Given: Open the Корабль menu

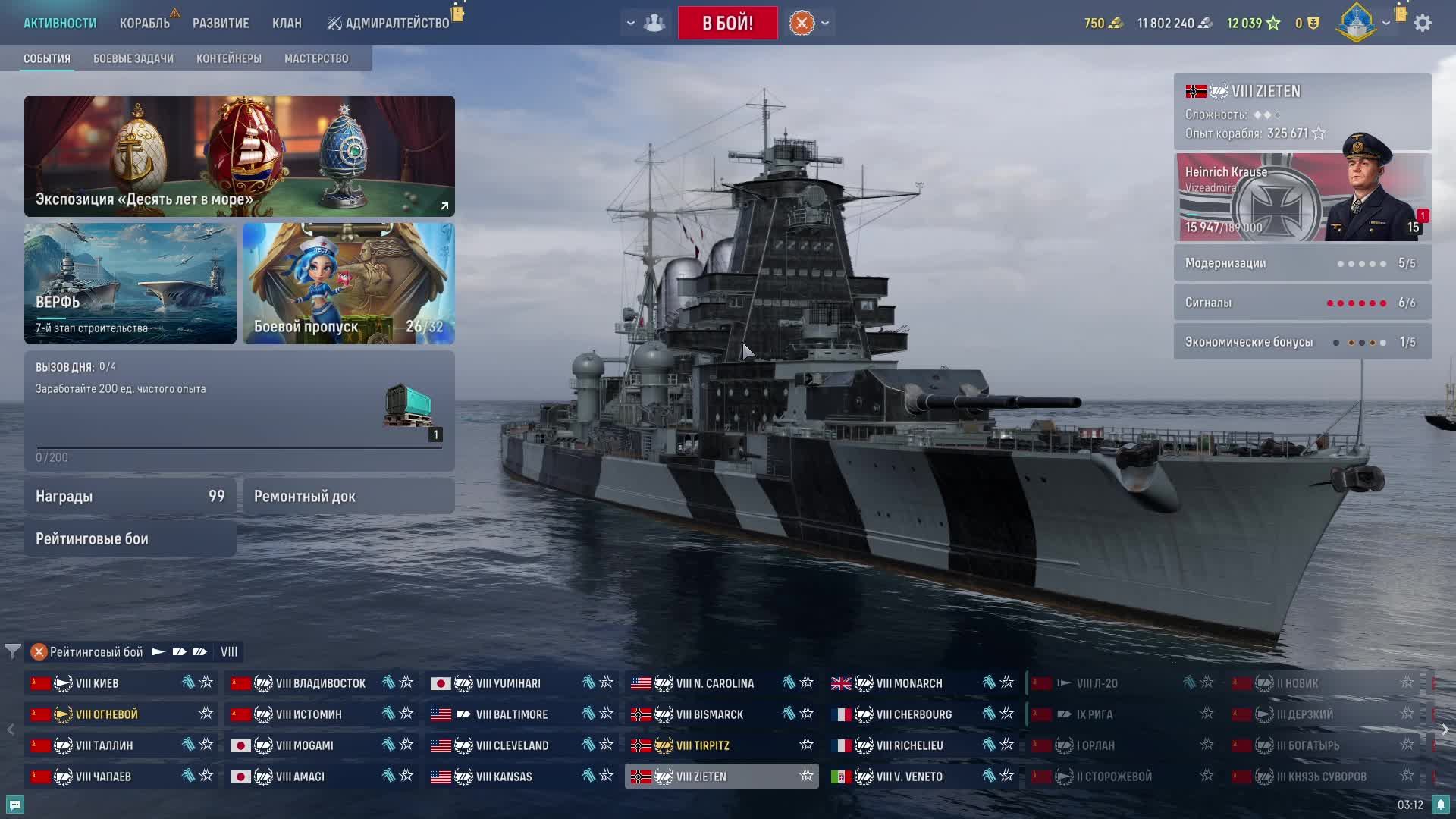Looking at the screenshot, I should (x=144, y=24).
